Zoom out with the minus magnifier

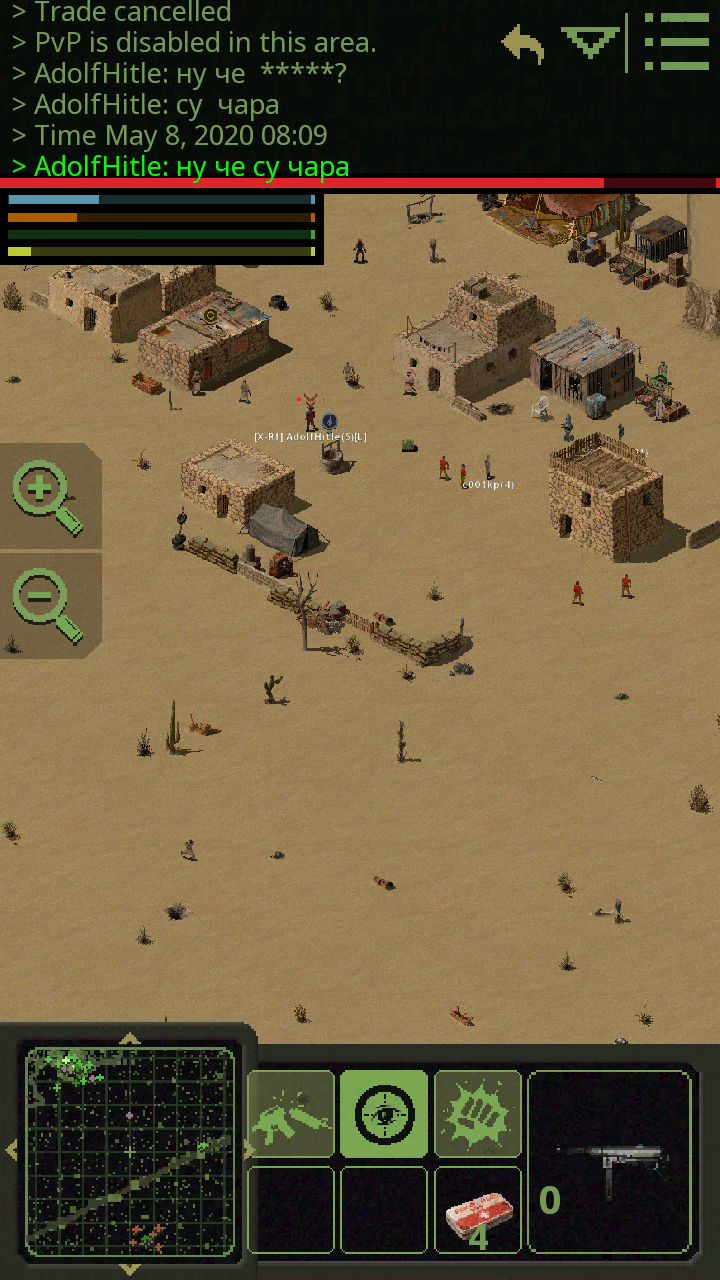click(x=46, y=605)
